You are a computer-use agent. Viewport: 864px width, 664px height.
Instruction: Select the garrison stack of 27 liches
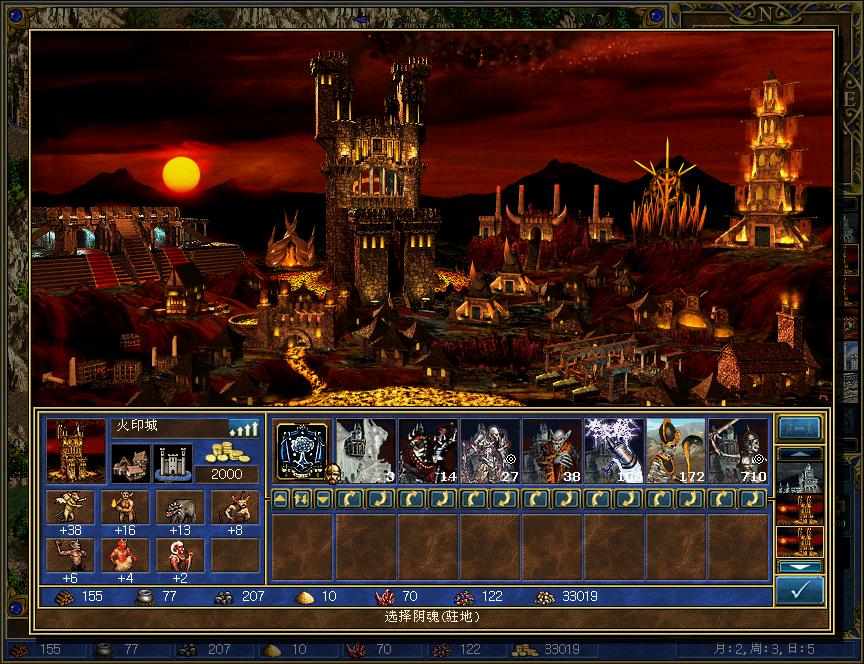pyautogui.click(x=489, y=450)
